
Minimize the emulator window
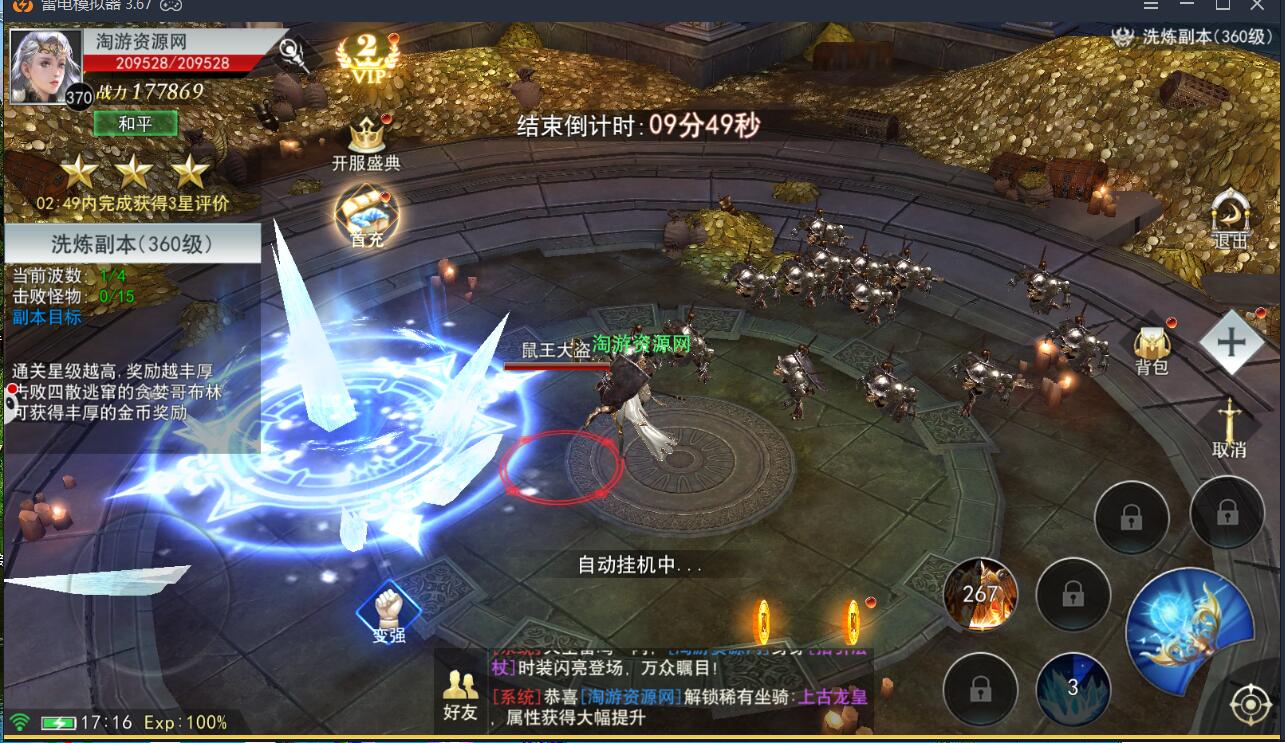(x=1187, y=6)
